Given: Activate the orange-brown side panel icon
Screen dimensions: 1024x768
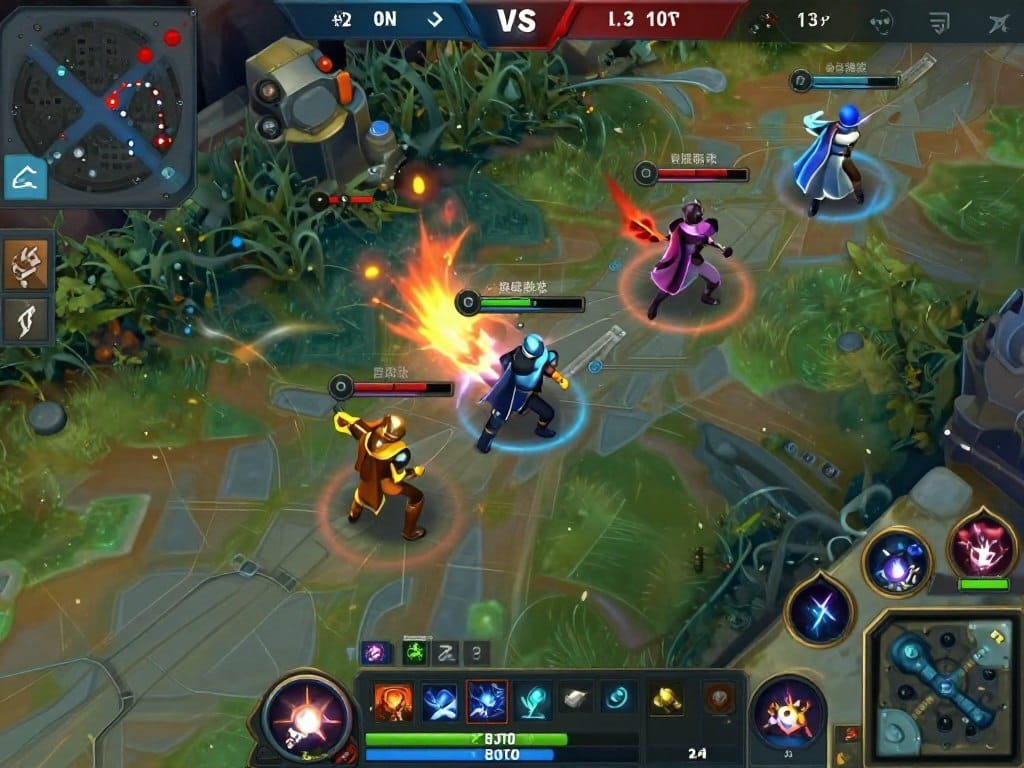Looking at the screenshot, I should pos(27,261).
